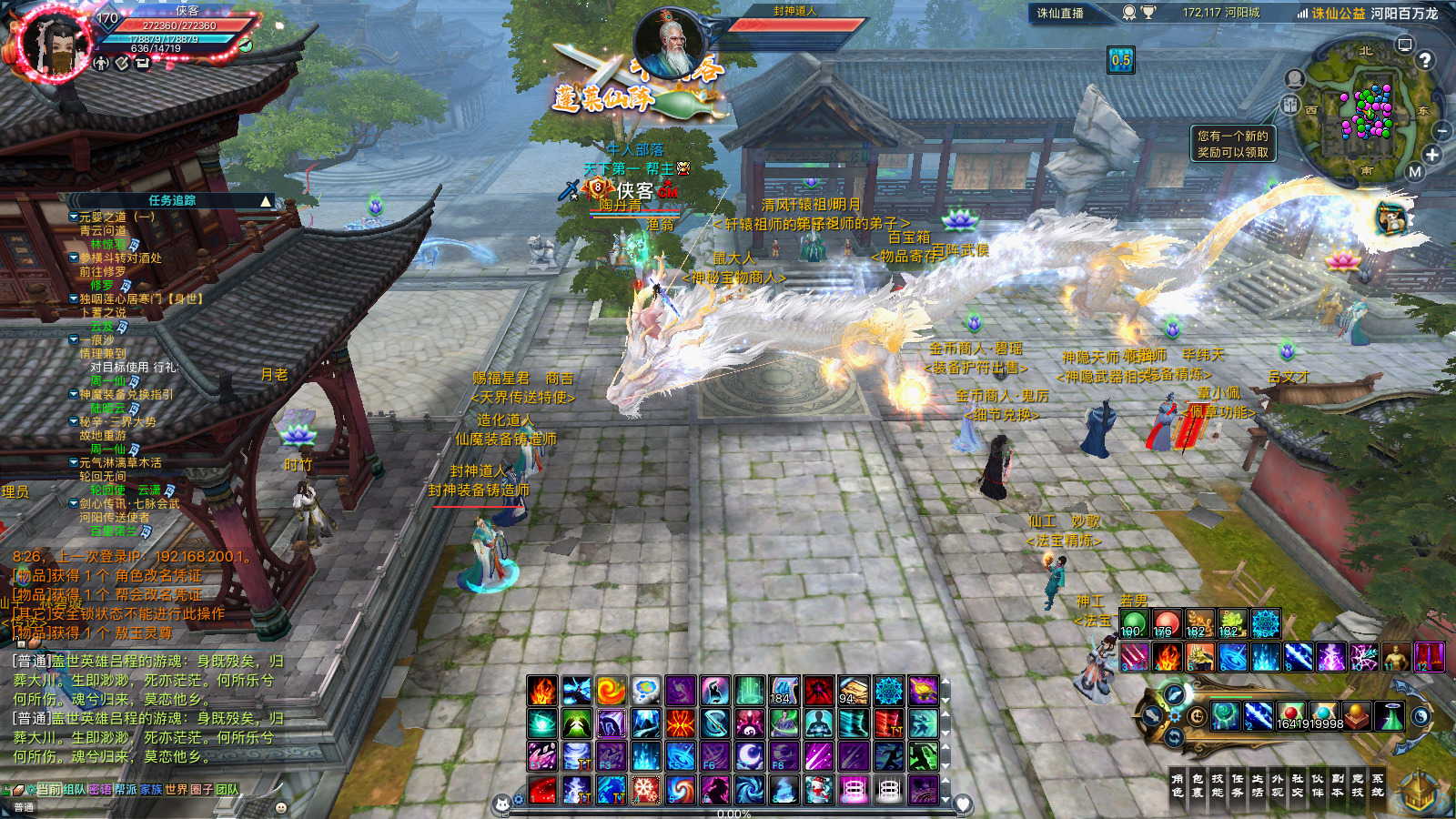The image size is (1456, 819).
Task: Switch chat to 帮派 guild channel
Action: [126, 789]
